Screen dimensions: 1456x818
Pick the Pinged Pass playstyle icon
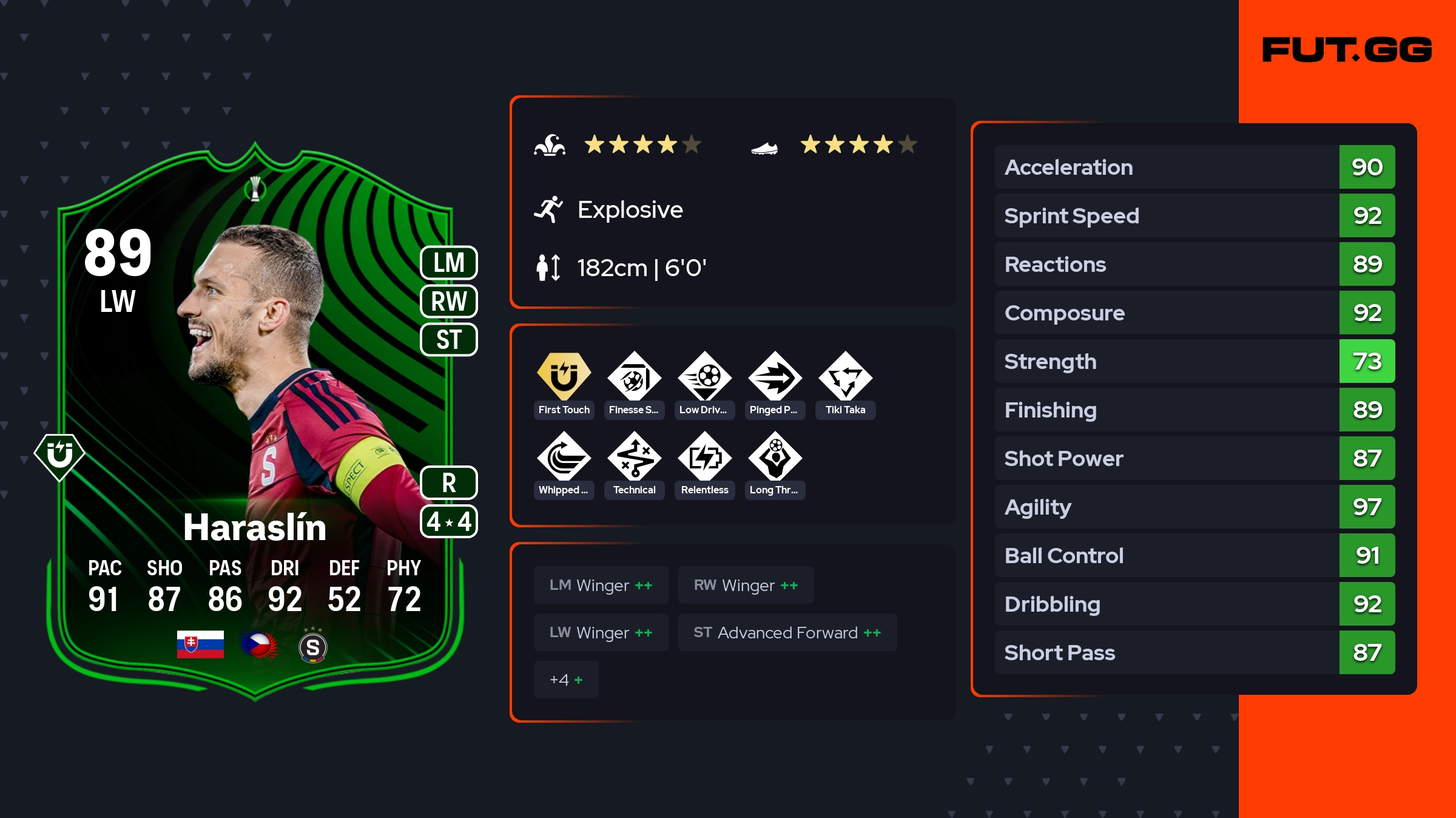point(775,377)
